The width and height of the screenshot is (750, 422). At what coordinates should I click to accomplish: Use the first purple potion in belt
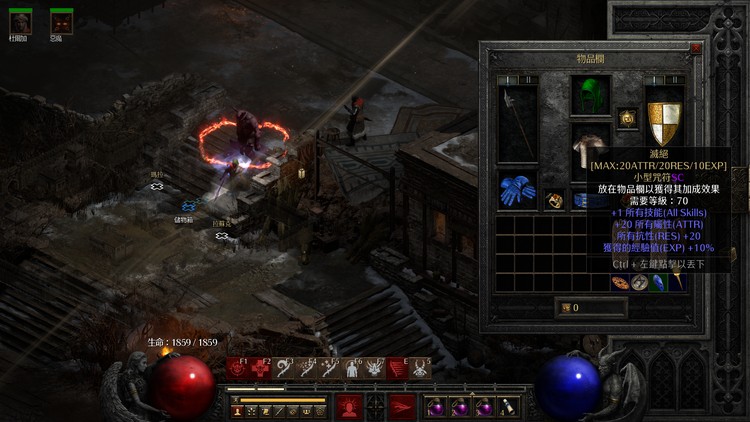(437, 407)
